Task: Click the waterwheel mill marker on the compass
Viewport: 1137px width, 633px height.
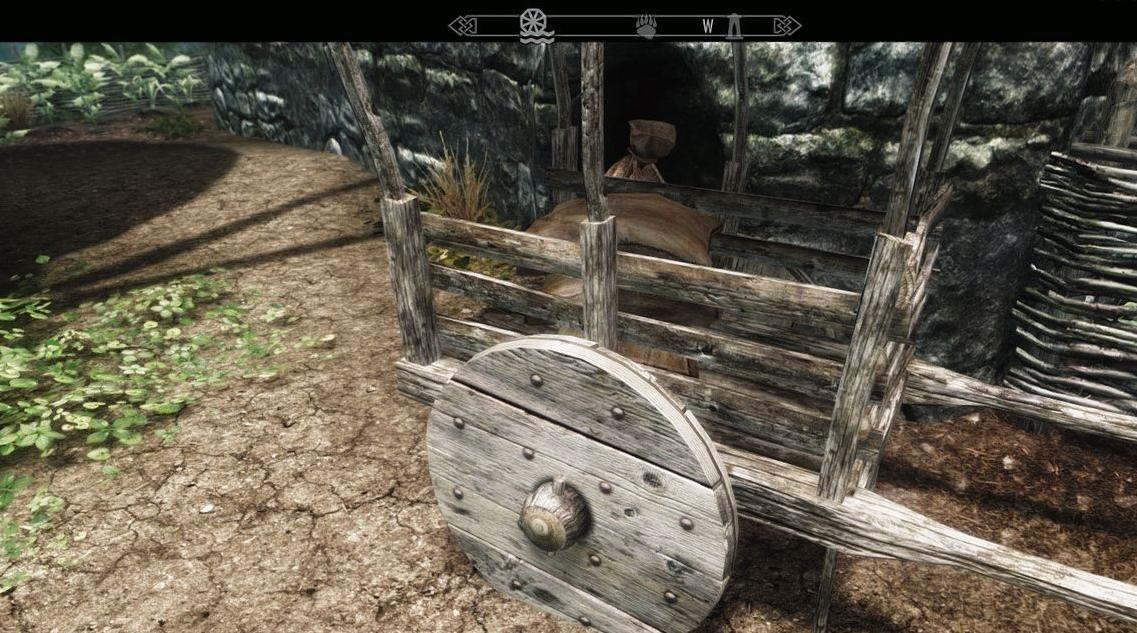Action: coord(536,25)
